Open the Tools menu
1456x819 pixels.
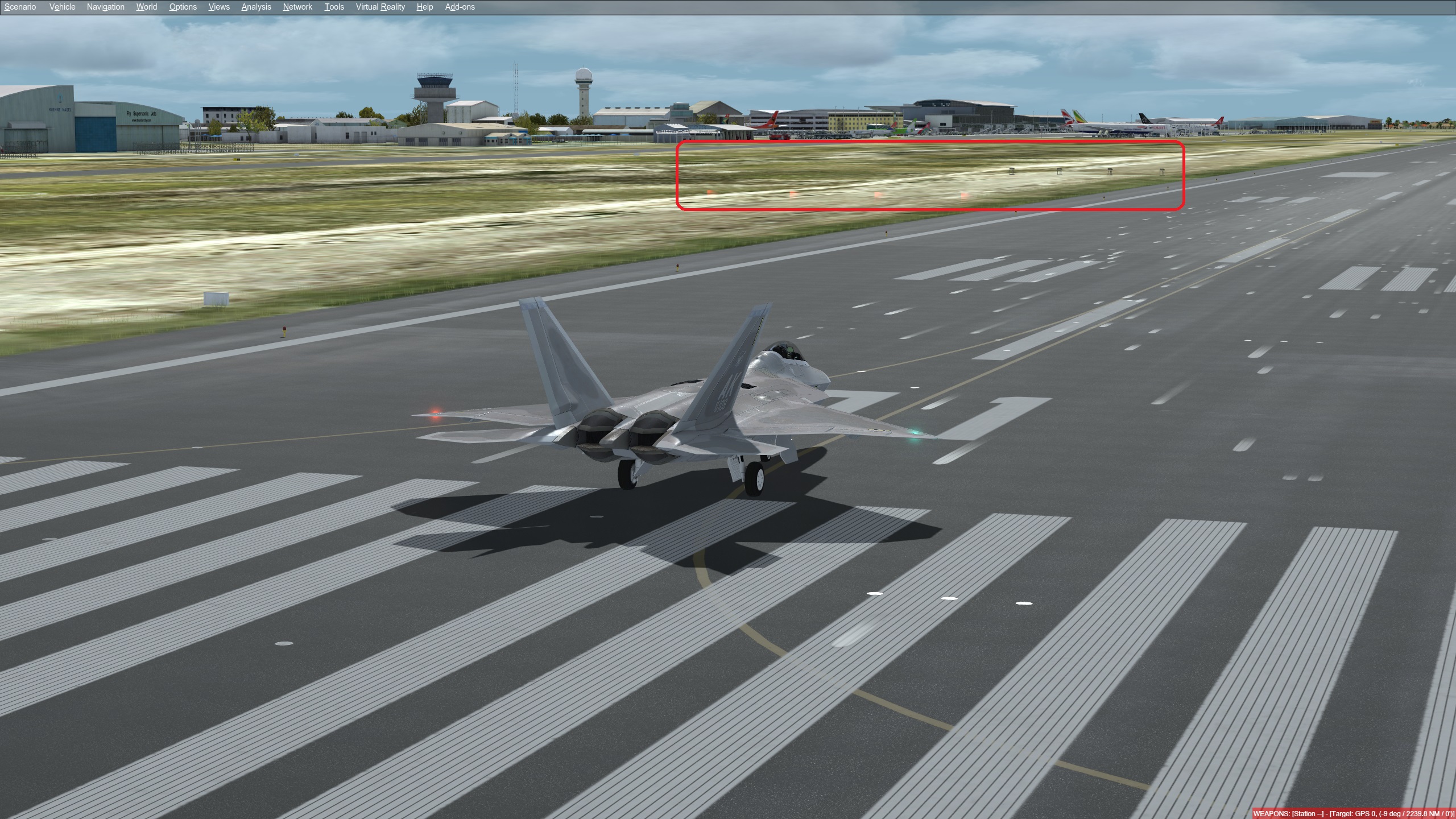[334, 7]
